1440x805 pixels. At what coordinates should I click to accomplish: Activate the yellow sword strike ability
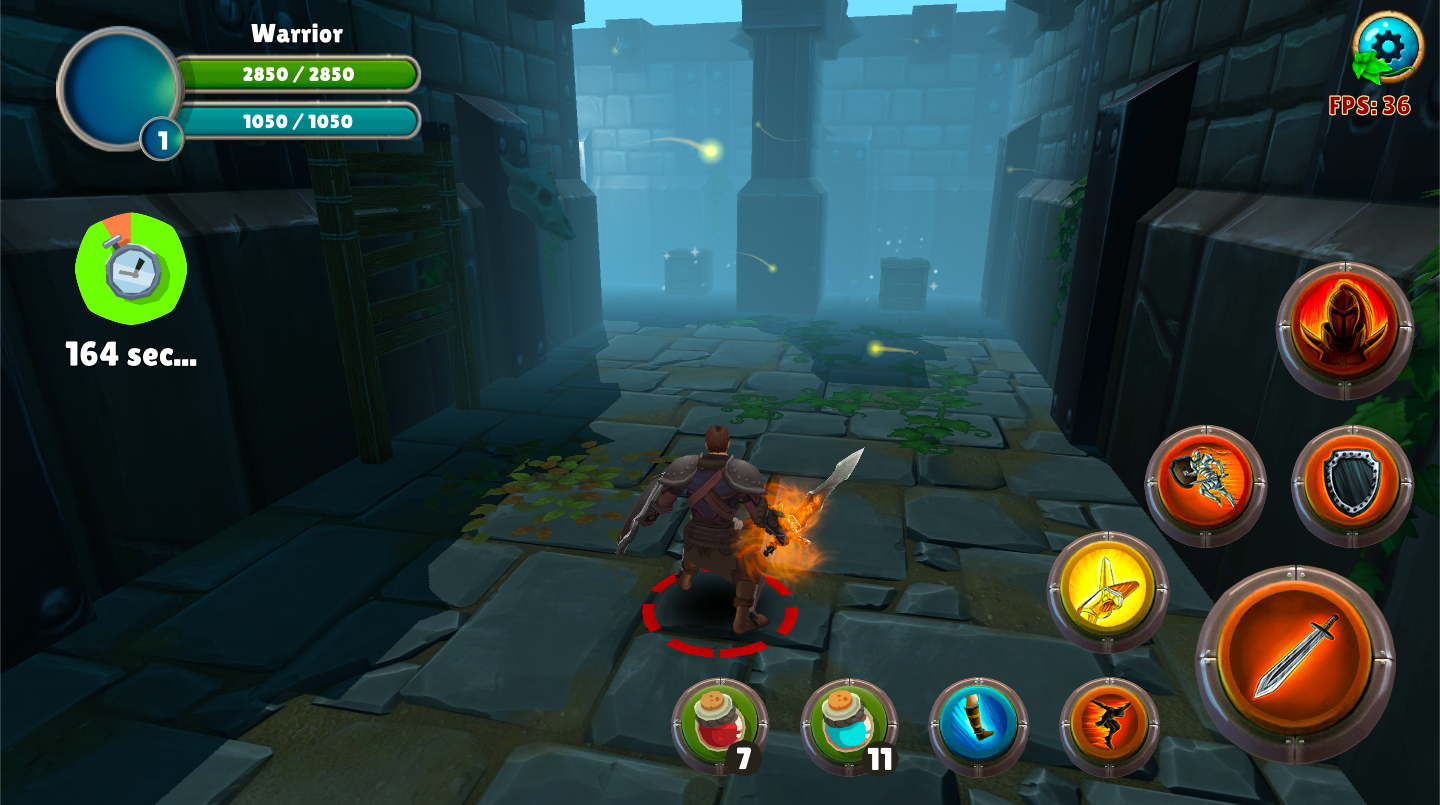coord(1107,592)
